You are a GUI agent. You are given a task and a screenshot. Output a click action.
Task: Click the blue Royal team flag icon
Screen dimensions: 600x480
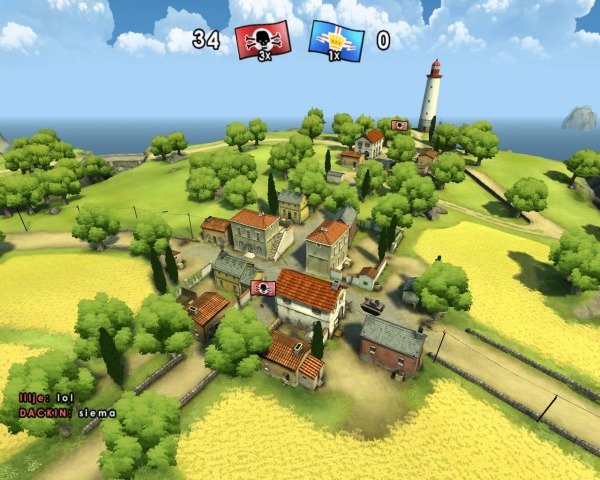[337, 40]
